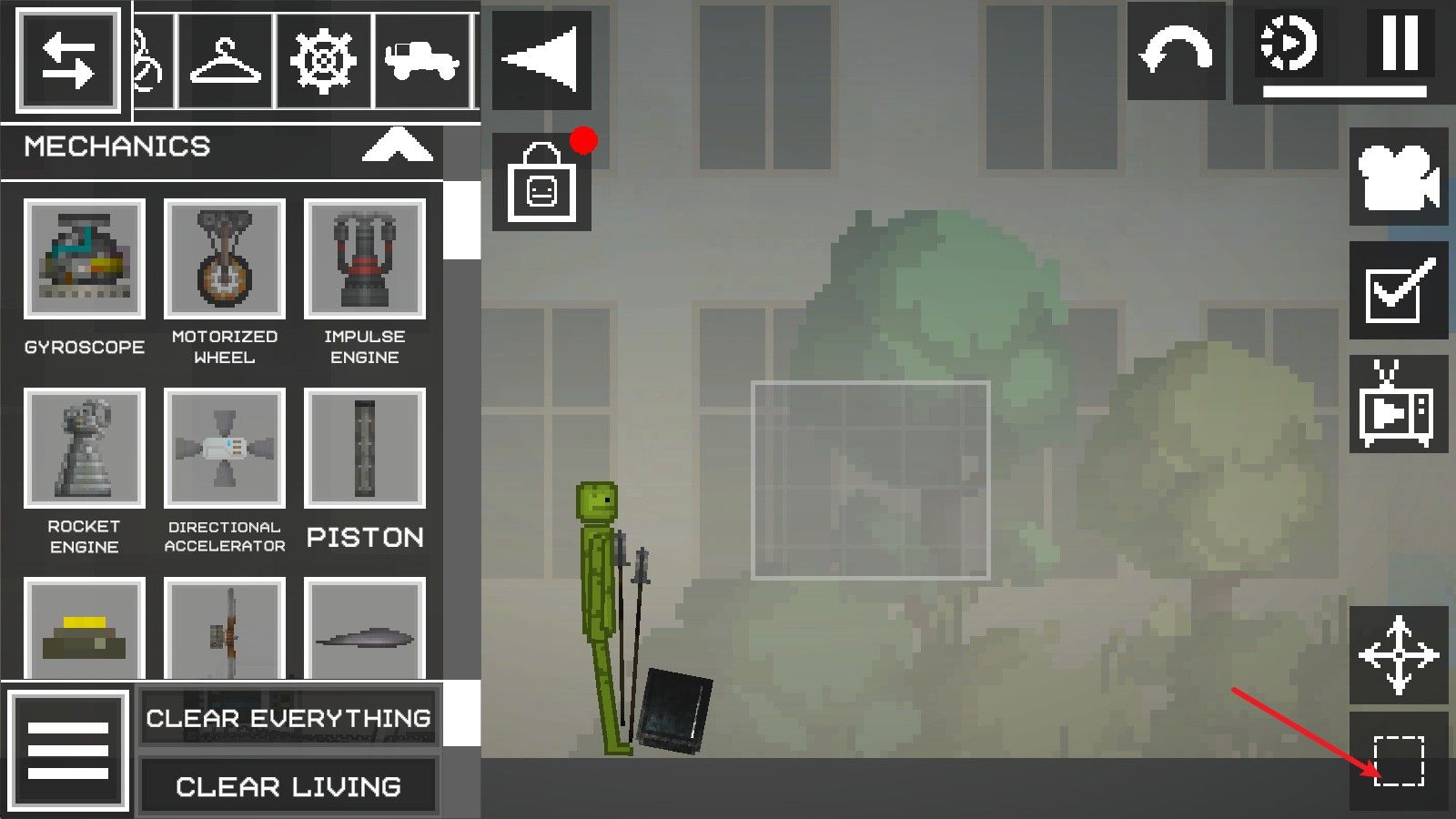Click Clear Living button
The height and width of the screenshot is (819, 1456).
(288, 785)
